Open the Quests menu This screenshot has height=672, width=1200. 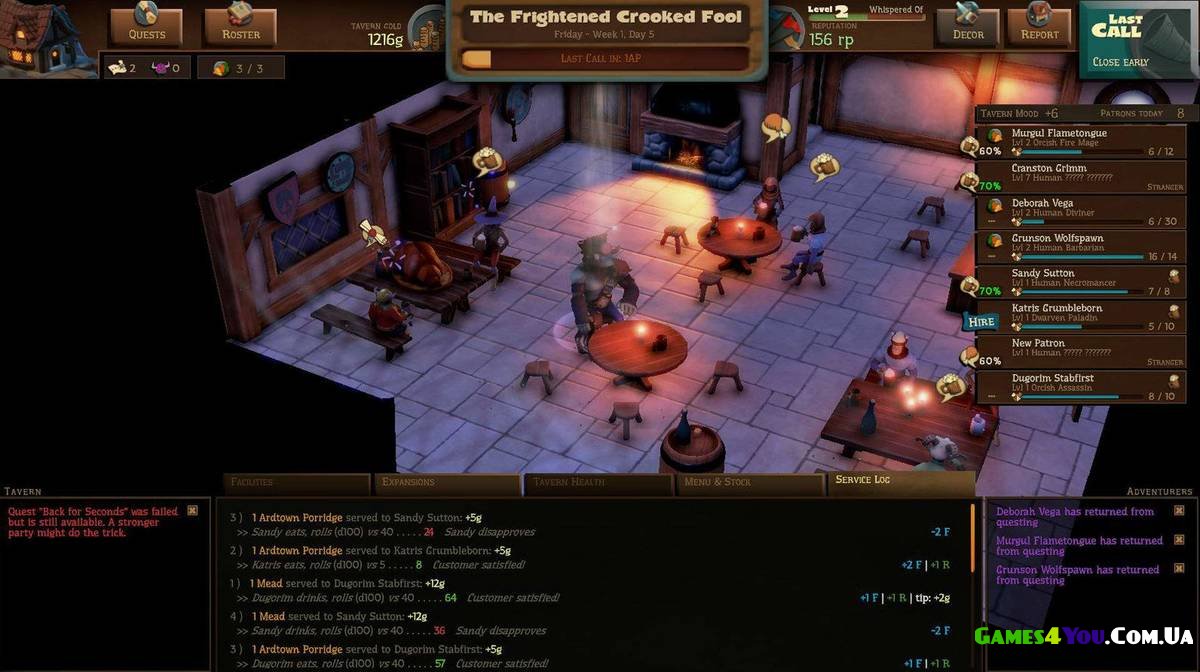pos(146,27)
